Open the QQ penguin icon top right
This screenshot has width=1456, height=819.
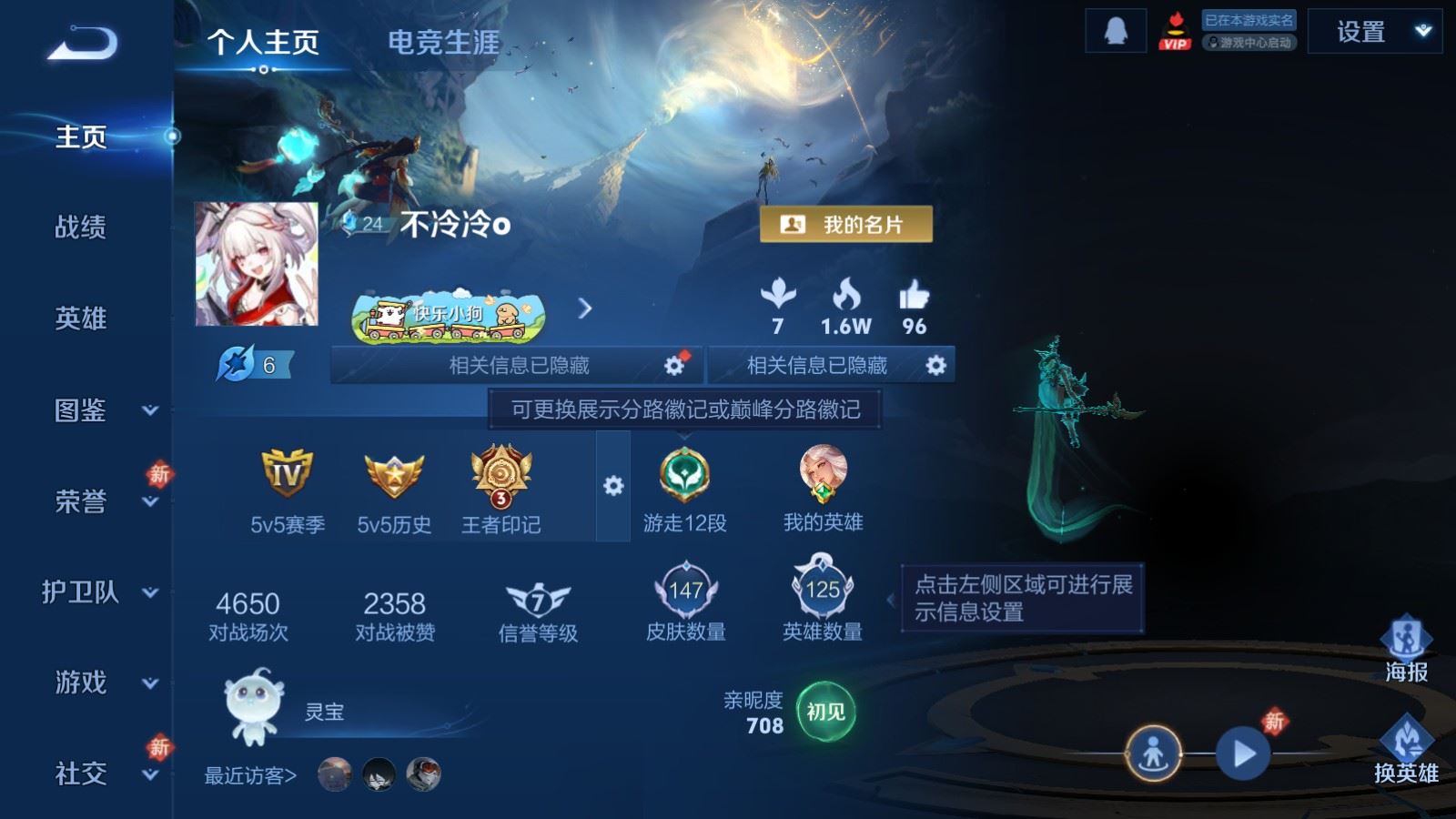[x=1114, y=30]
